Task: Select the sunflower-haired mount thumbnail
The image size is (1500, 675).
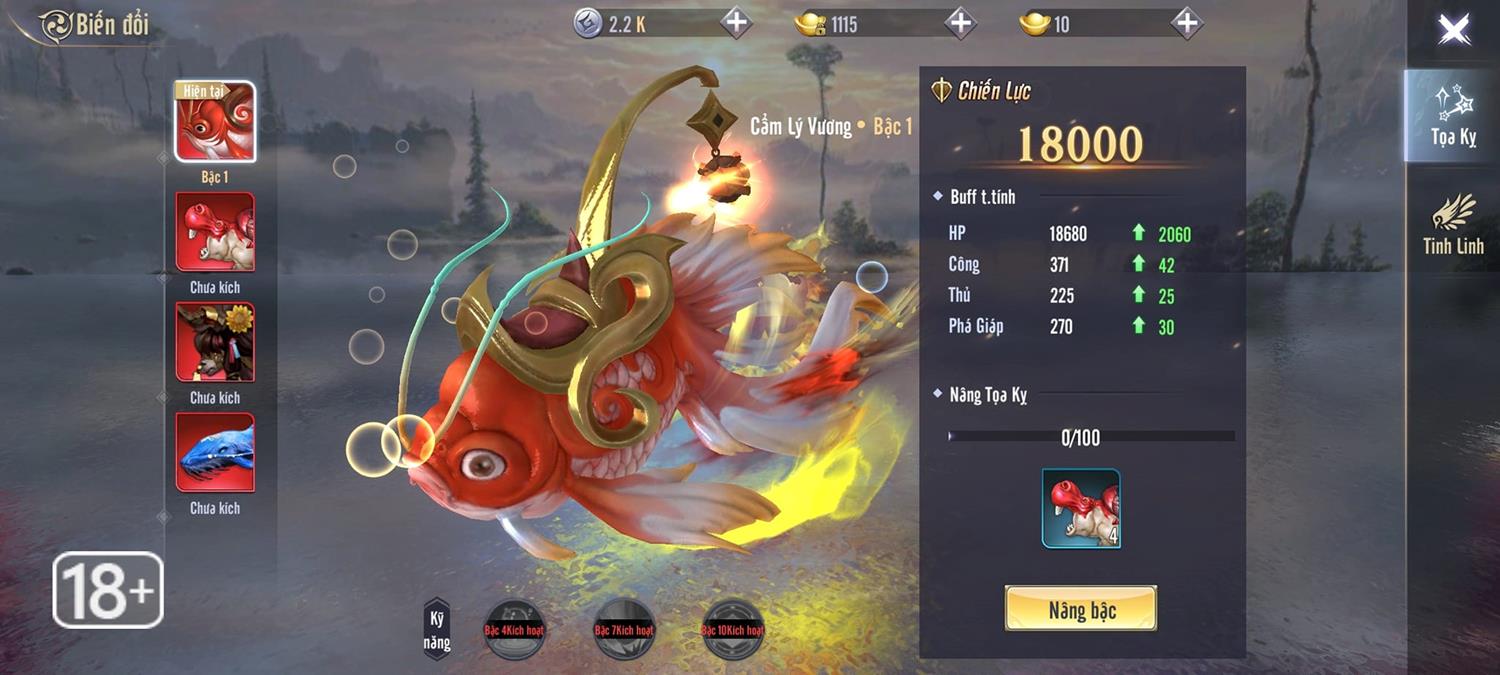Action: pyautogui.click(x=215, y=342)
